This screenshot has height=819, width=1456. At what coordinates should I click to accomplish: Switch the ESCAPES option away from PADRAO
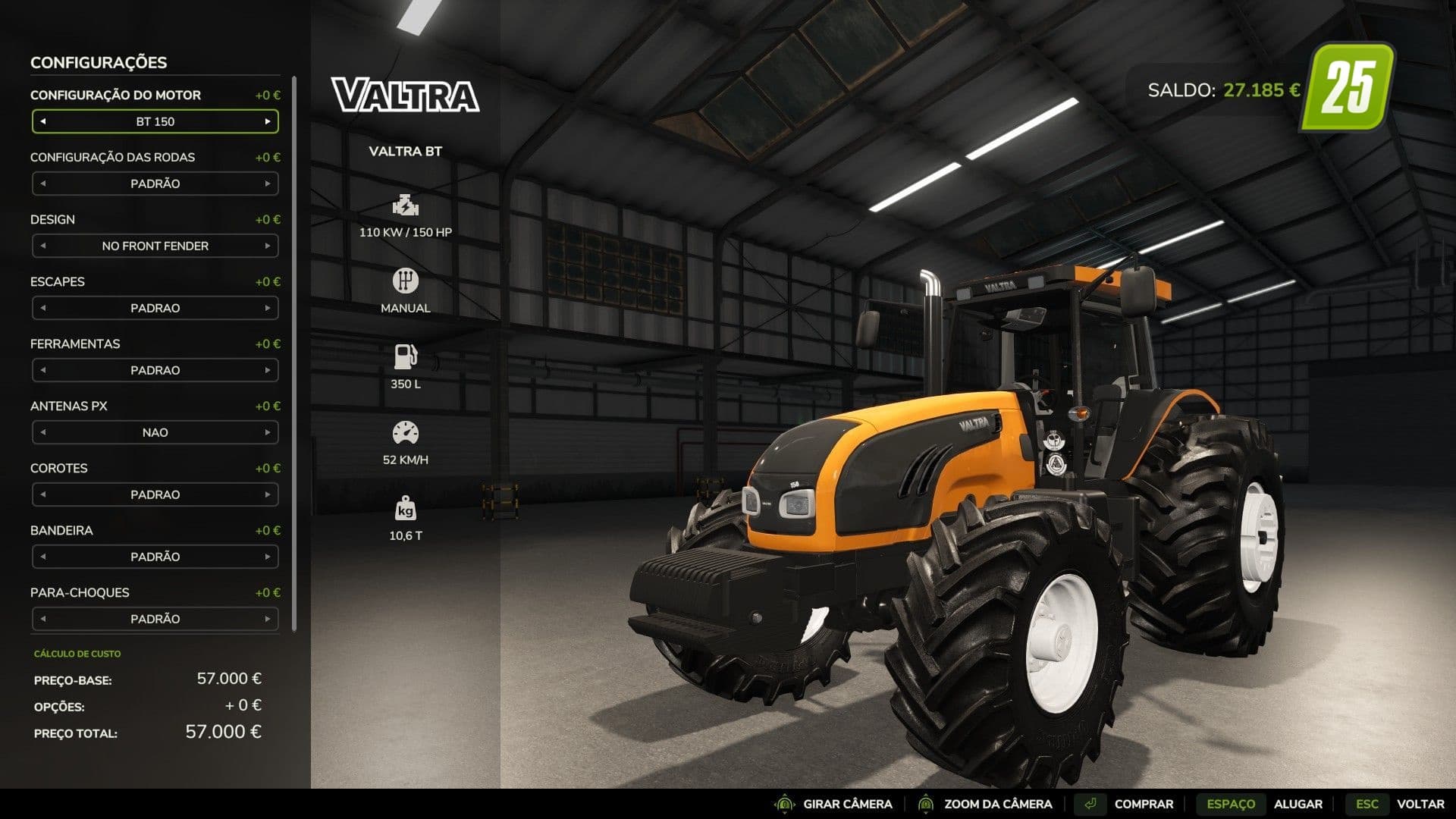[269, 308]
